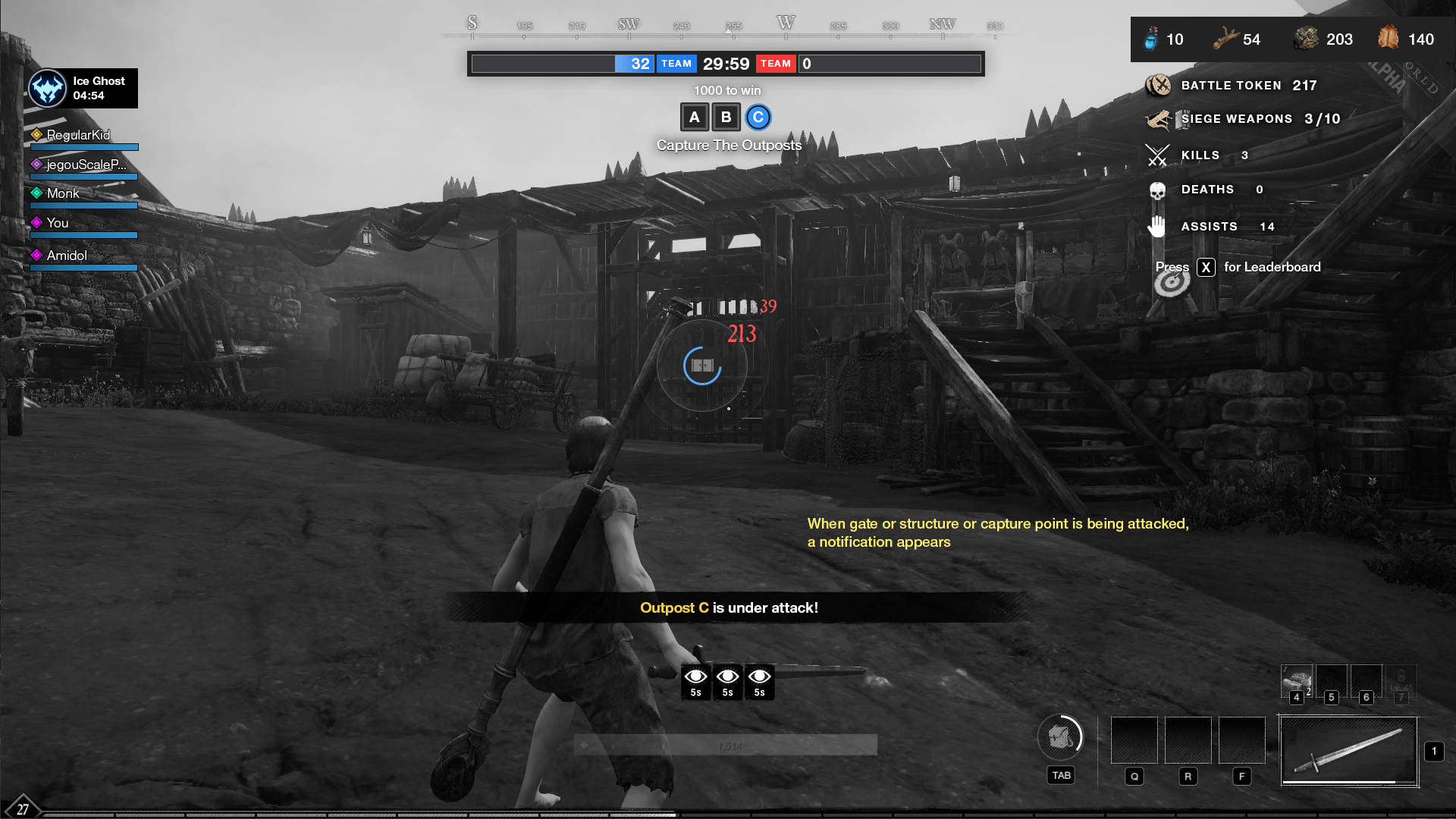Click the stone ore resource icon
This screenshot has width=1456, height=819.
(x=1307, y=39)
